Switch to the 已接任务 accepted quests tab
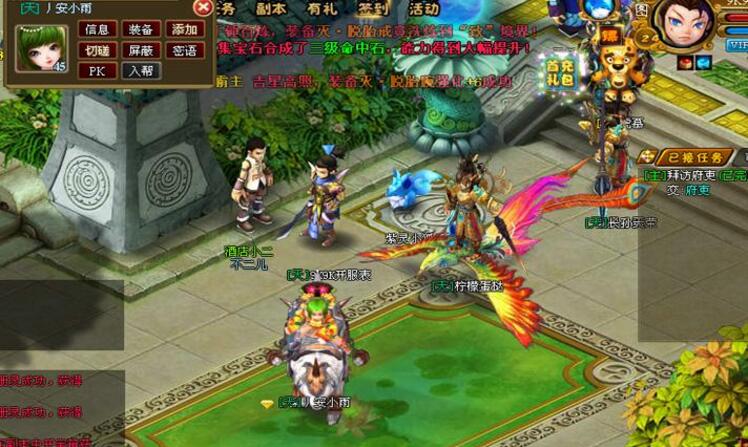This screenshot has width=748, height=447. click(694, 156)
